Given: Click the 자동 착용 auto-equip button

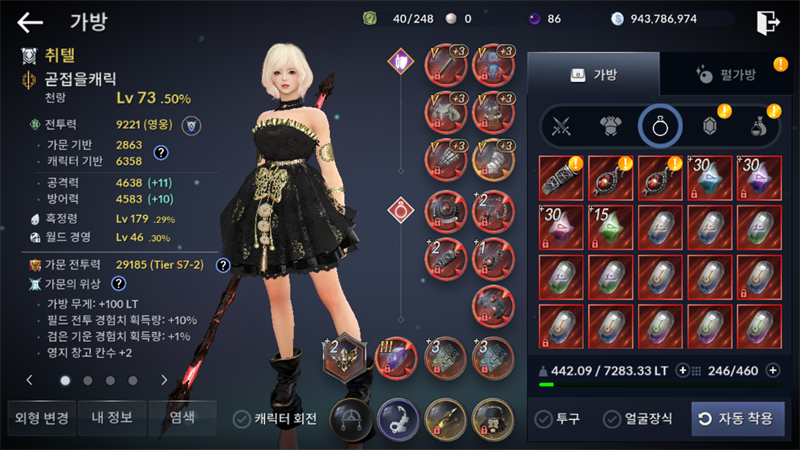Looking at the screenshot, I should click(x=738, y=418).
